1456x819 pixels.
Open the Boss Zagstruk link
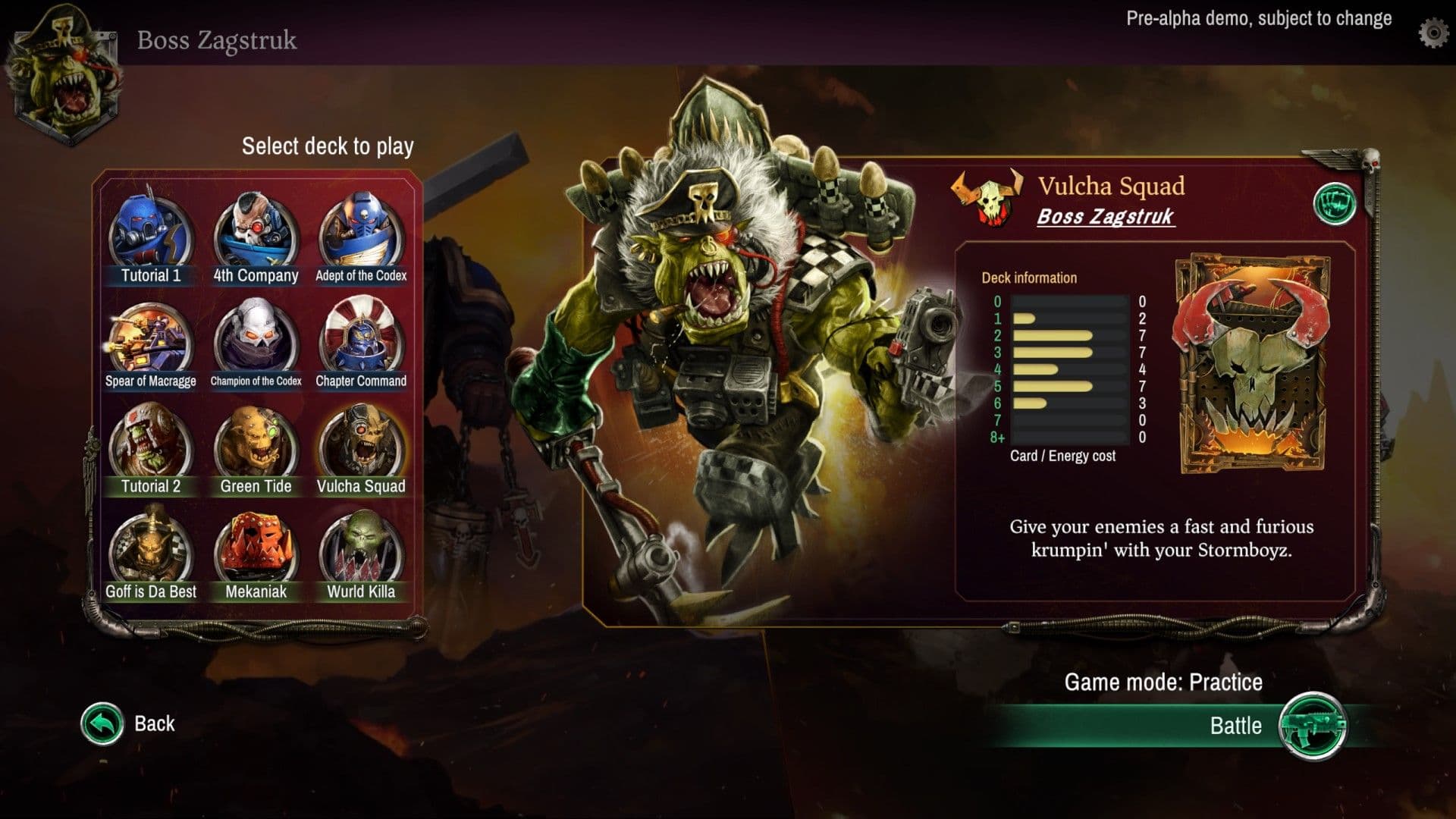click(x=1106, y=218)
